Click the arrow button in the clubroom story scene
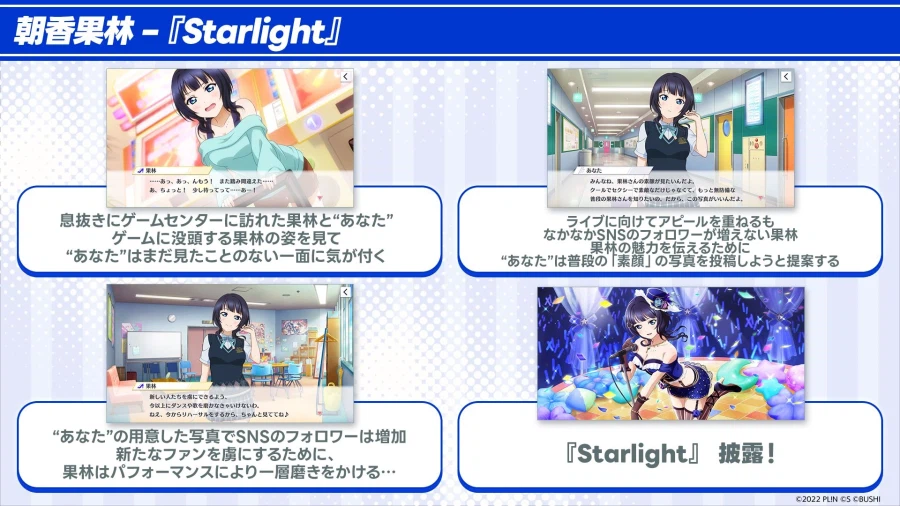 point(344,291)
